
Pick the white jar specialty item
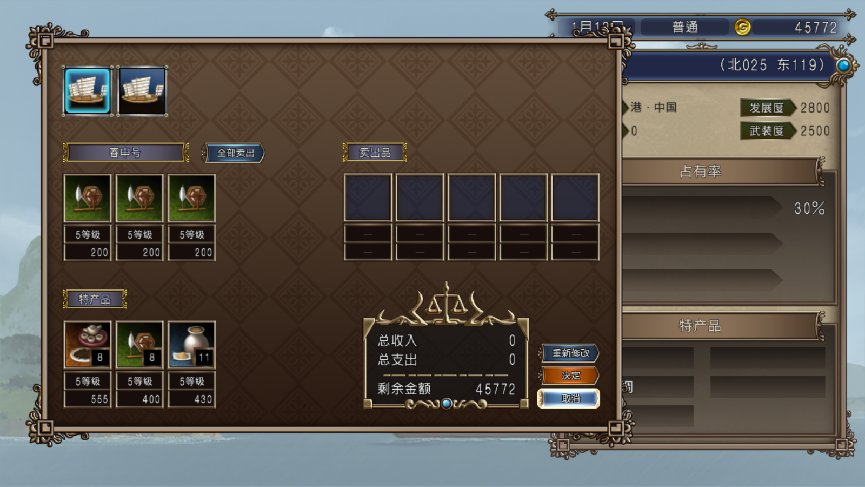click(x=191, y=345)
